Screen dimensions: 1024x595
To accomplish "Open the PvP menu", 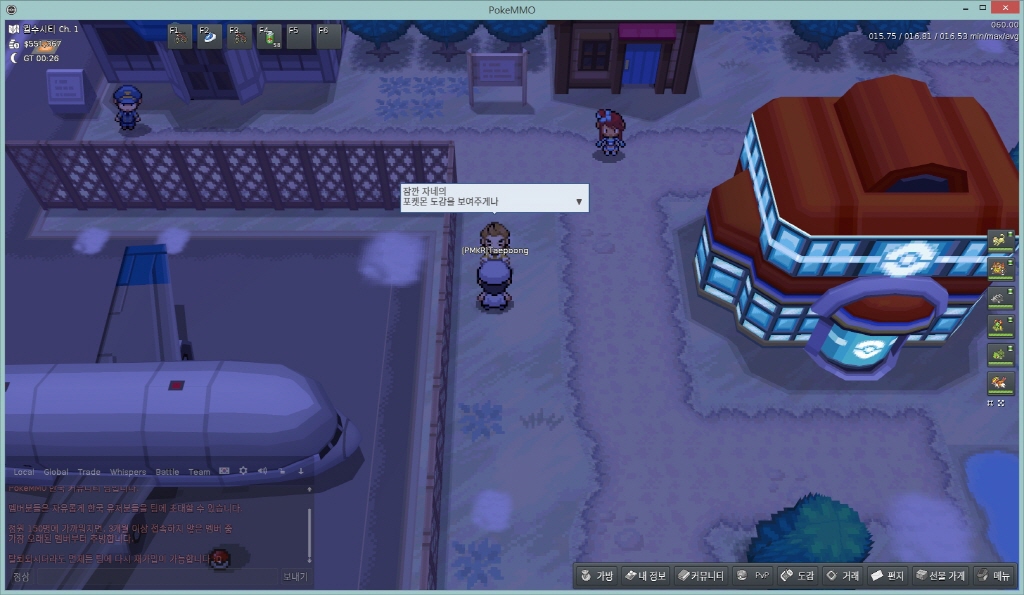I will coord(753,576).
